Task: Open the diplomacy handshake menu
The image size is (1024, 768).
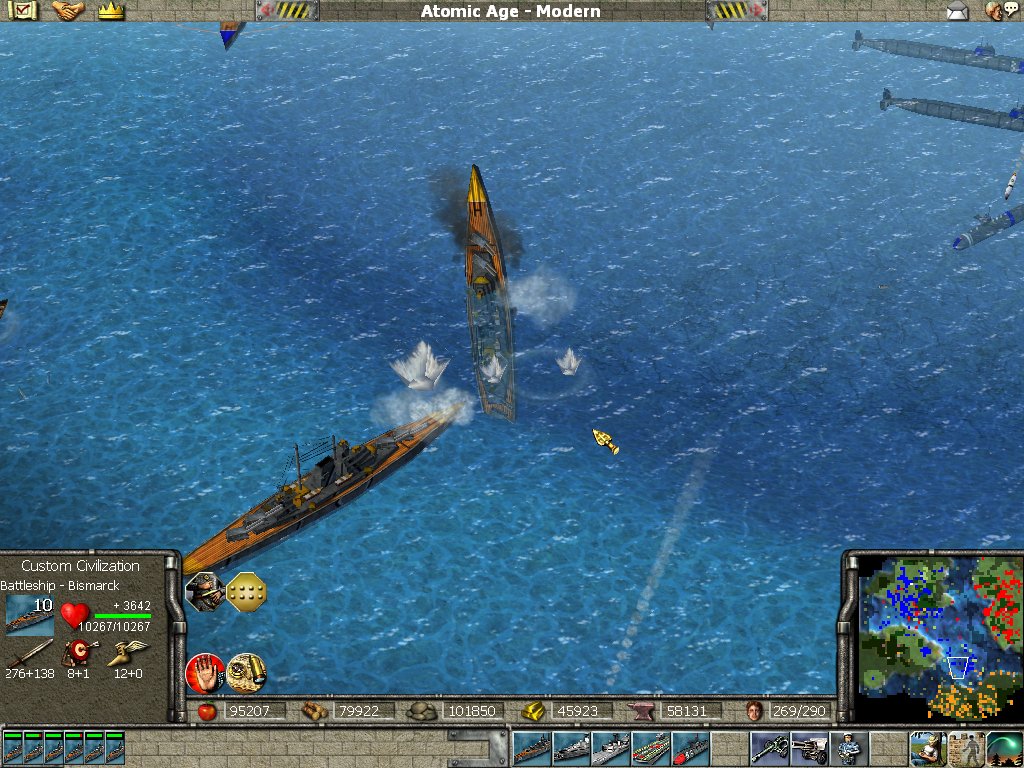Action: (x=68, y=11)
